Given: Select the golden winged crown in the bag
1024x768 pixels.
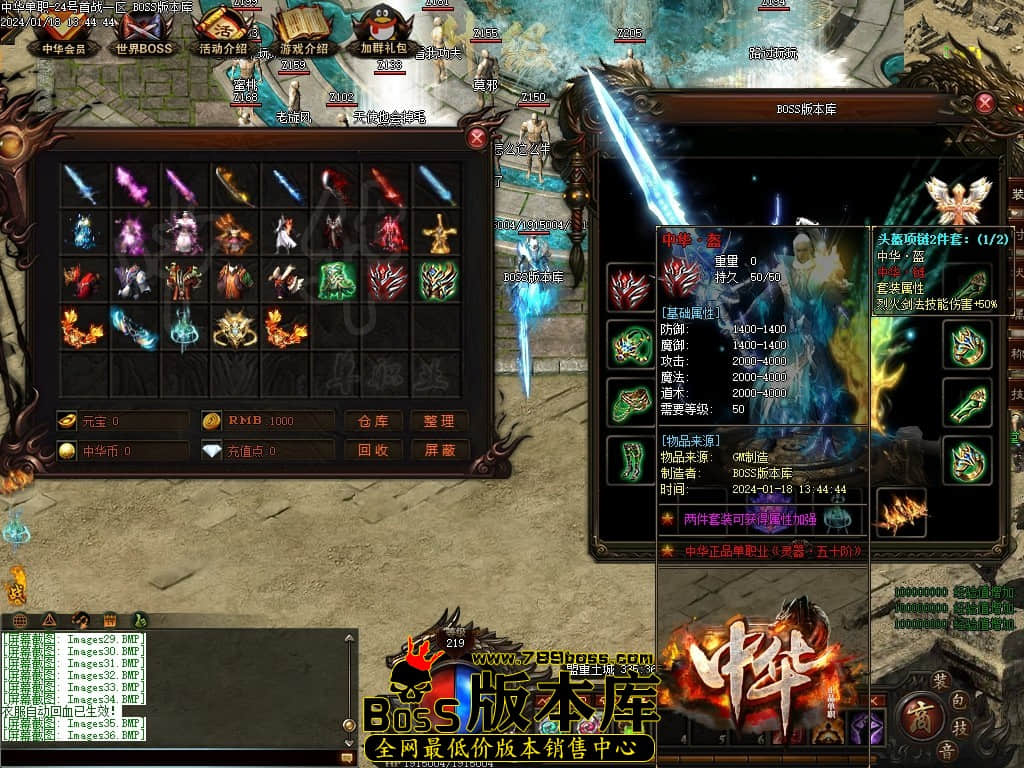Looking at the screenshot, I should point(235,328).
